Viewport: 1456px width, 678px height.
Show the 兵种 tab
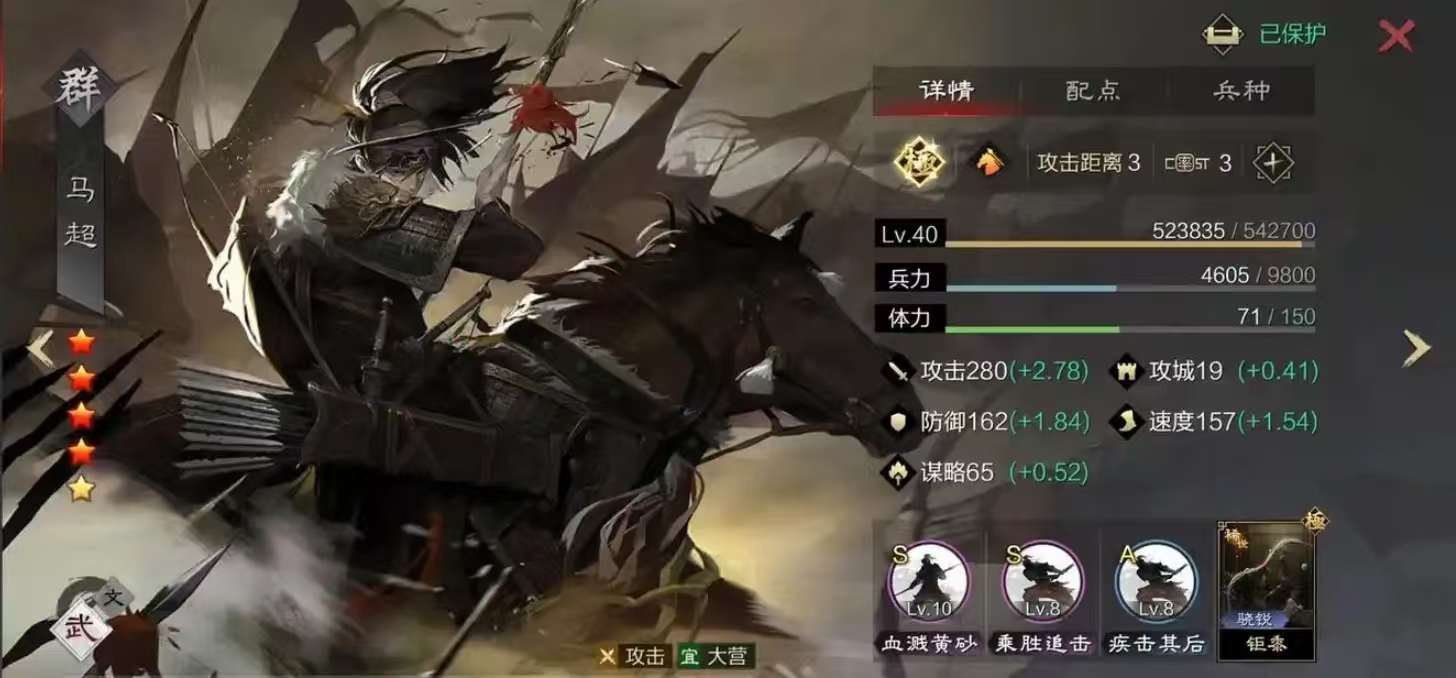click(1241, 91)
